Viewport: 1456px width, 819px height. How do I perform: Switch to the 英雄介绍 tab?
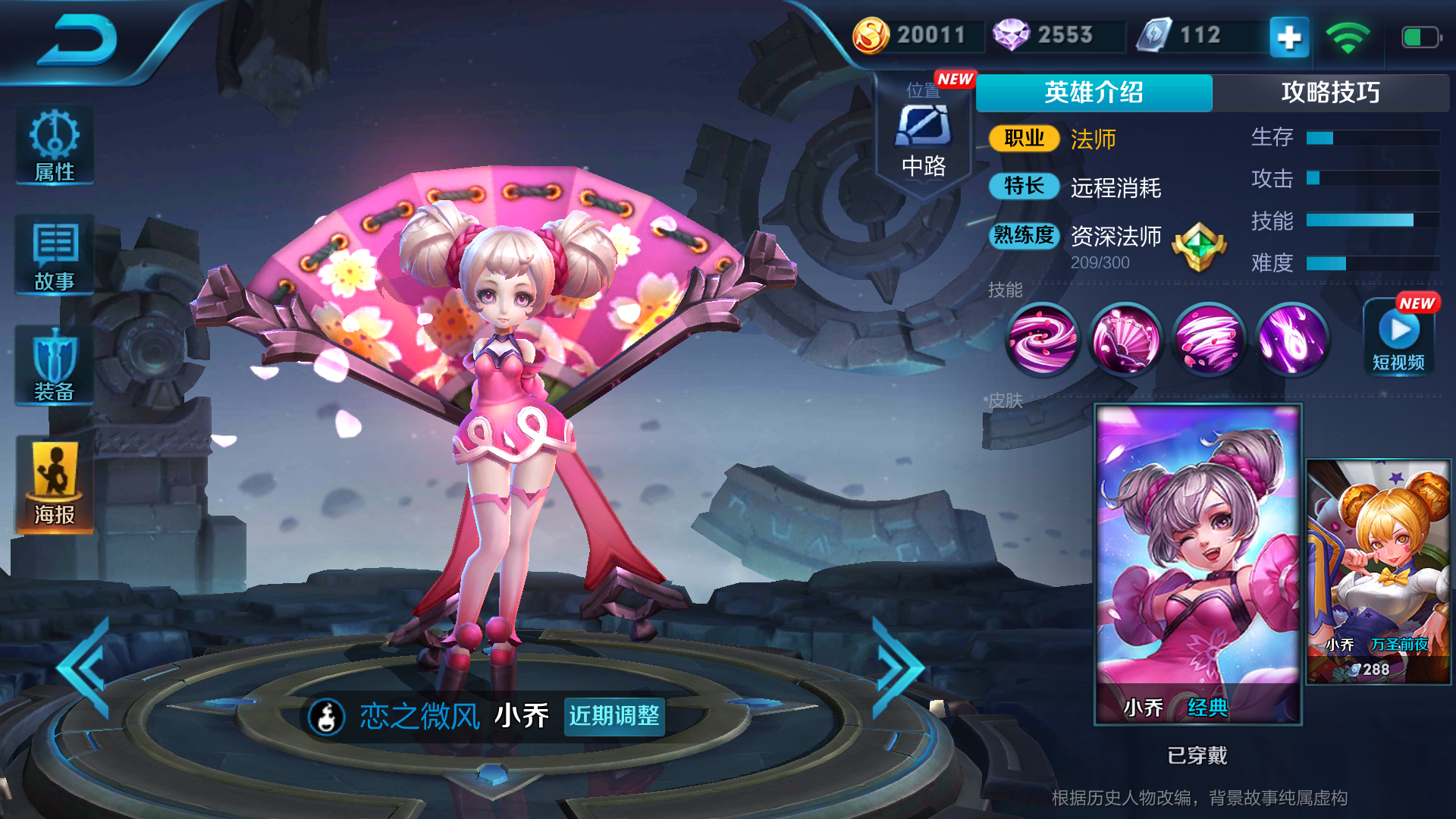[x=1094, y=93]
